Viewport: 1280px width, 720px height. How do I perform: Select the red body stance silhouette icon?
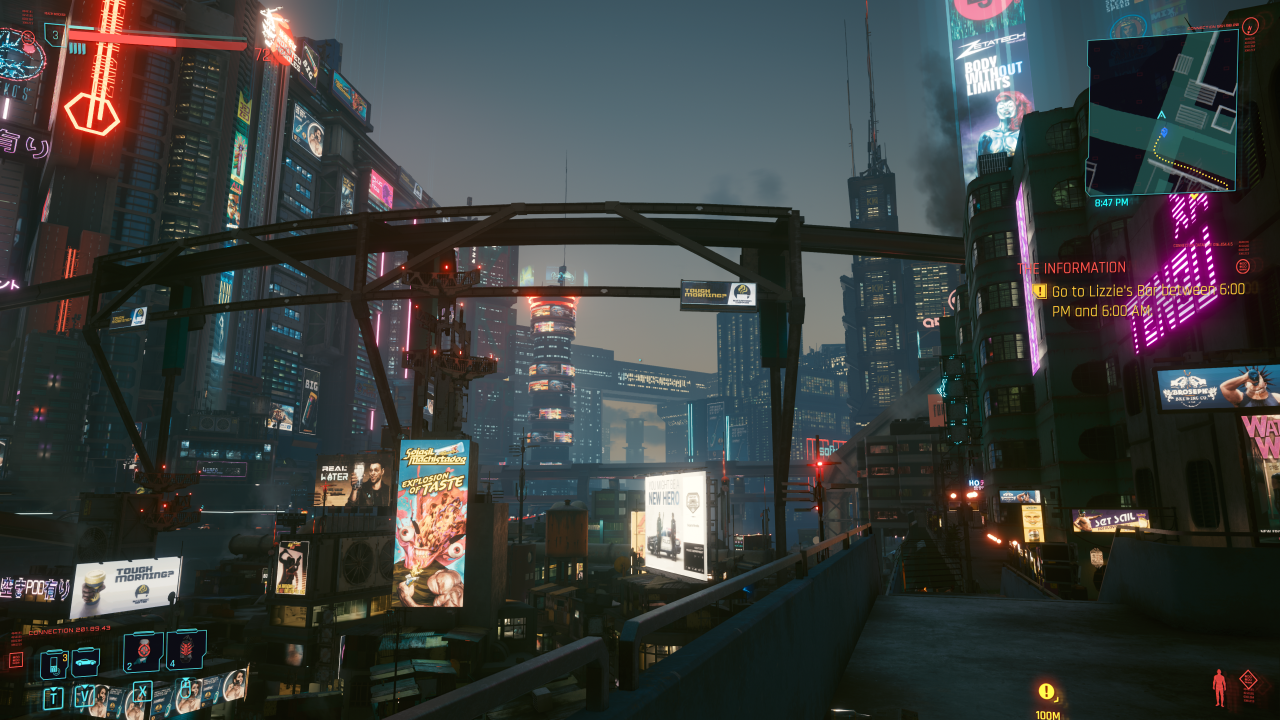pyautogui.click(x=1219, y=687)
